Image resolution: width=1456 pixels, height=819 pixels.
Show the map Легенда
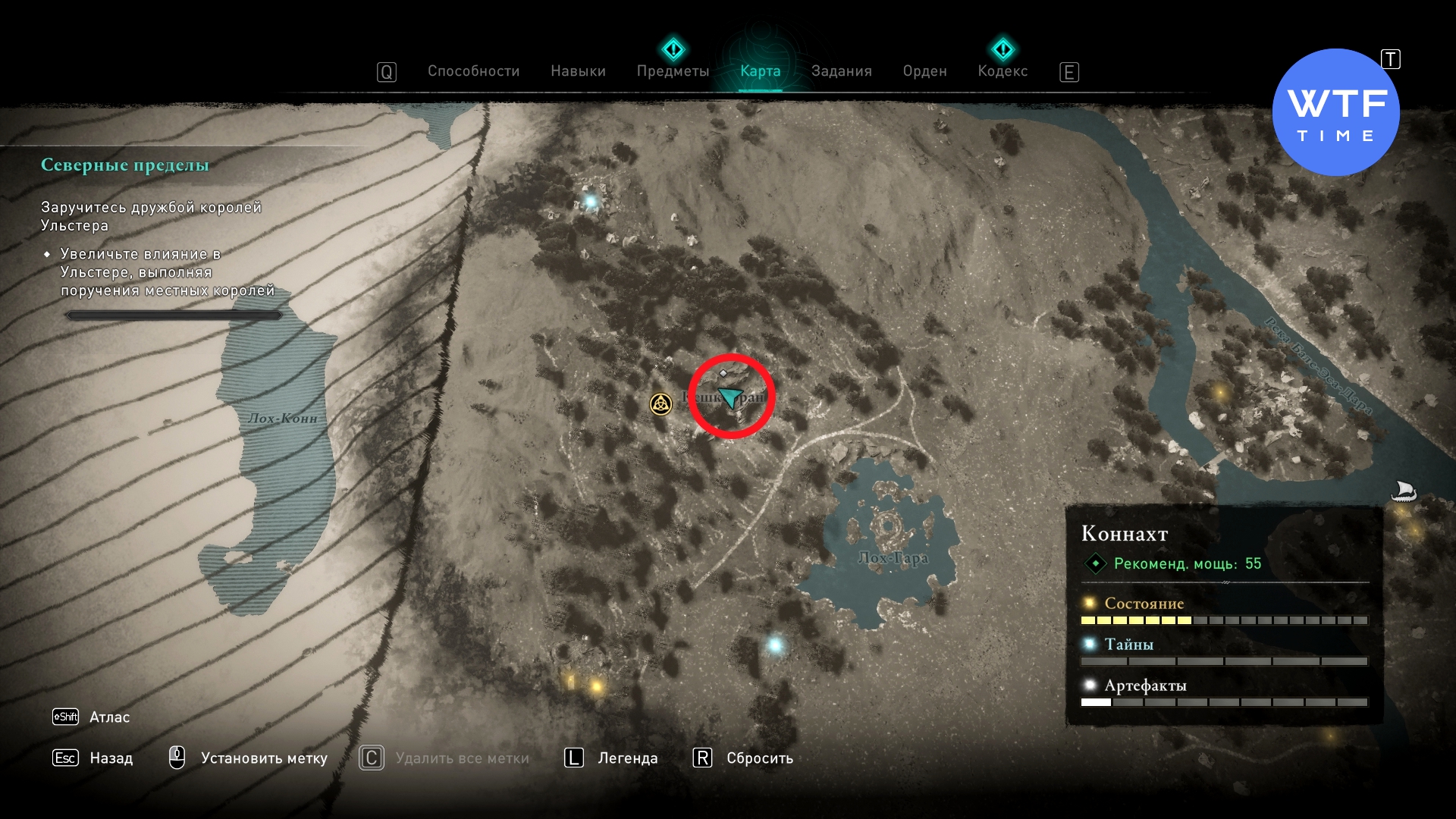627,758
